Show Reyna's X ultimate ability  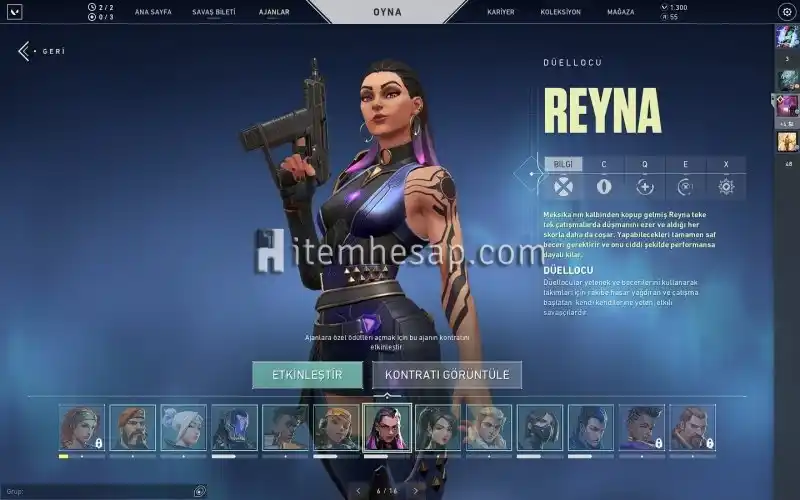726,164
